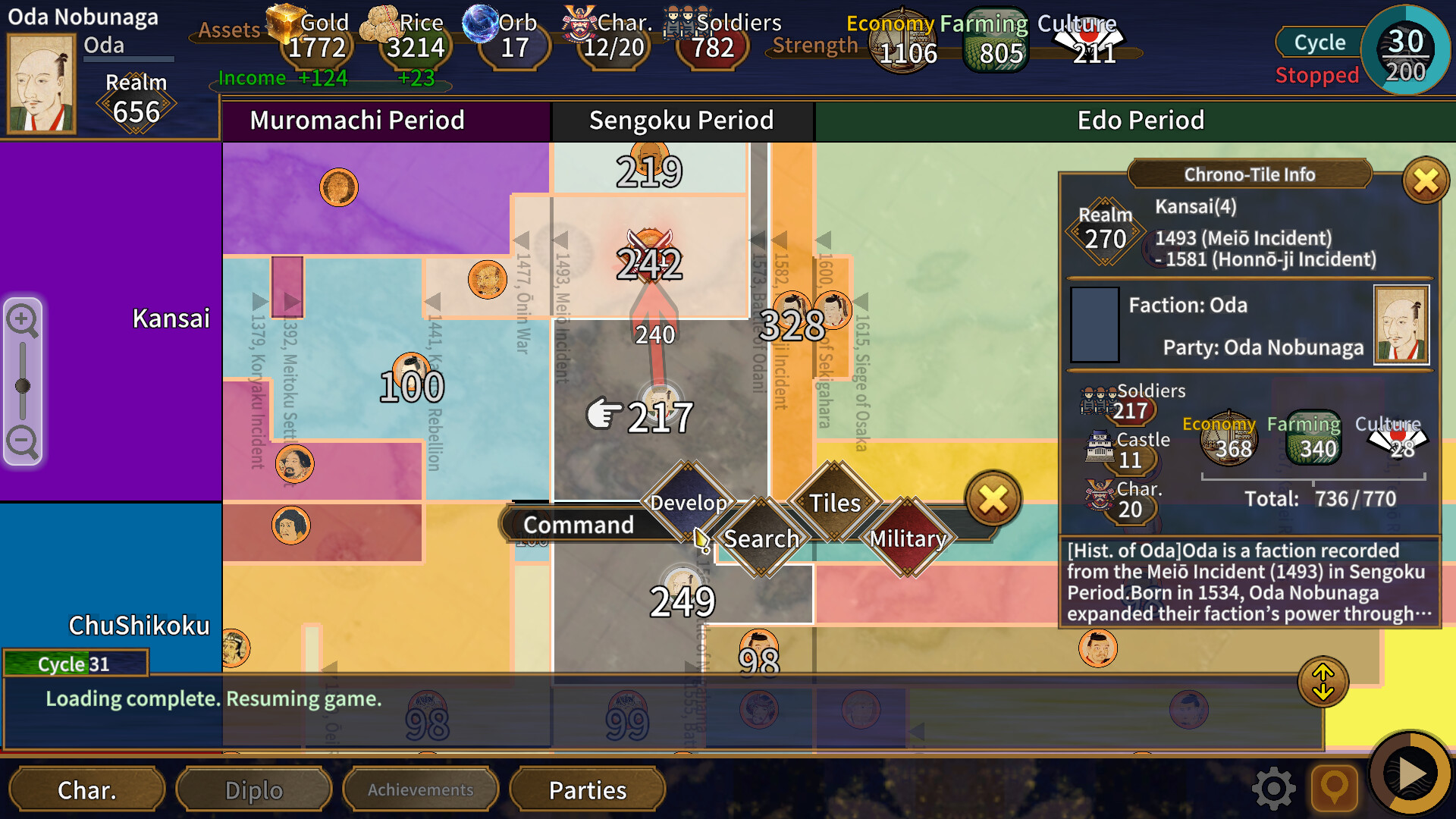Click the Tiles command diamond
Screen dimensions: 1456x819
click(834, 503)
